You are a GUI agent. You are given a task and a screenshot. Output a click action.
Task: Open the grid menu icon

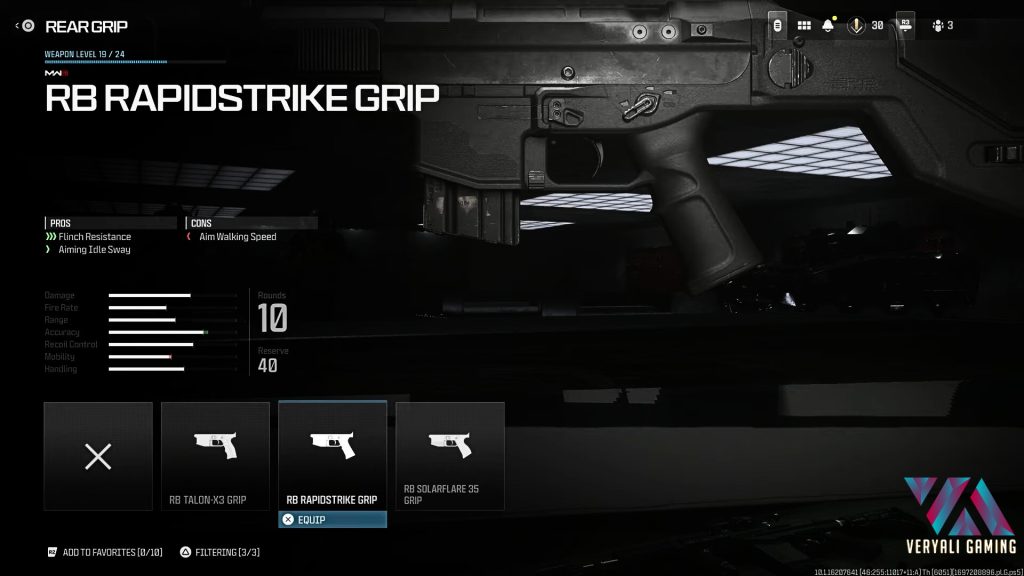click(803, 25)
